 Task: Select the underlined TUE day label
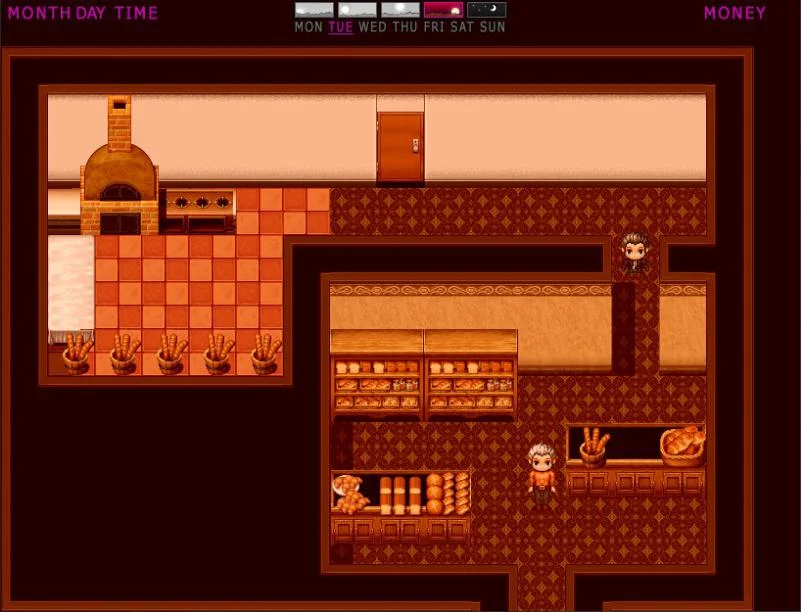[x=340, y=27]
